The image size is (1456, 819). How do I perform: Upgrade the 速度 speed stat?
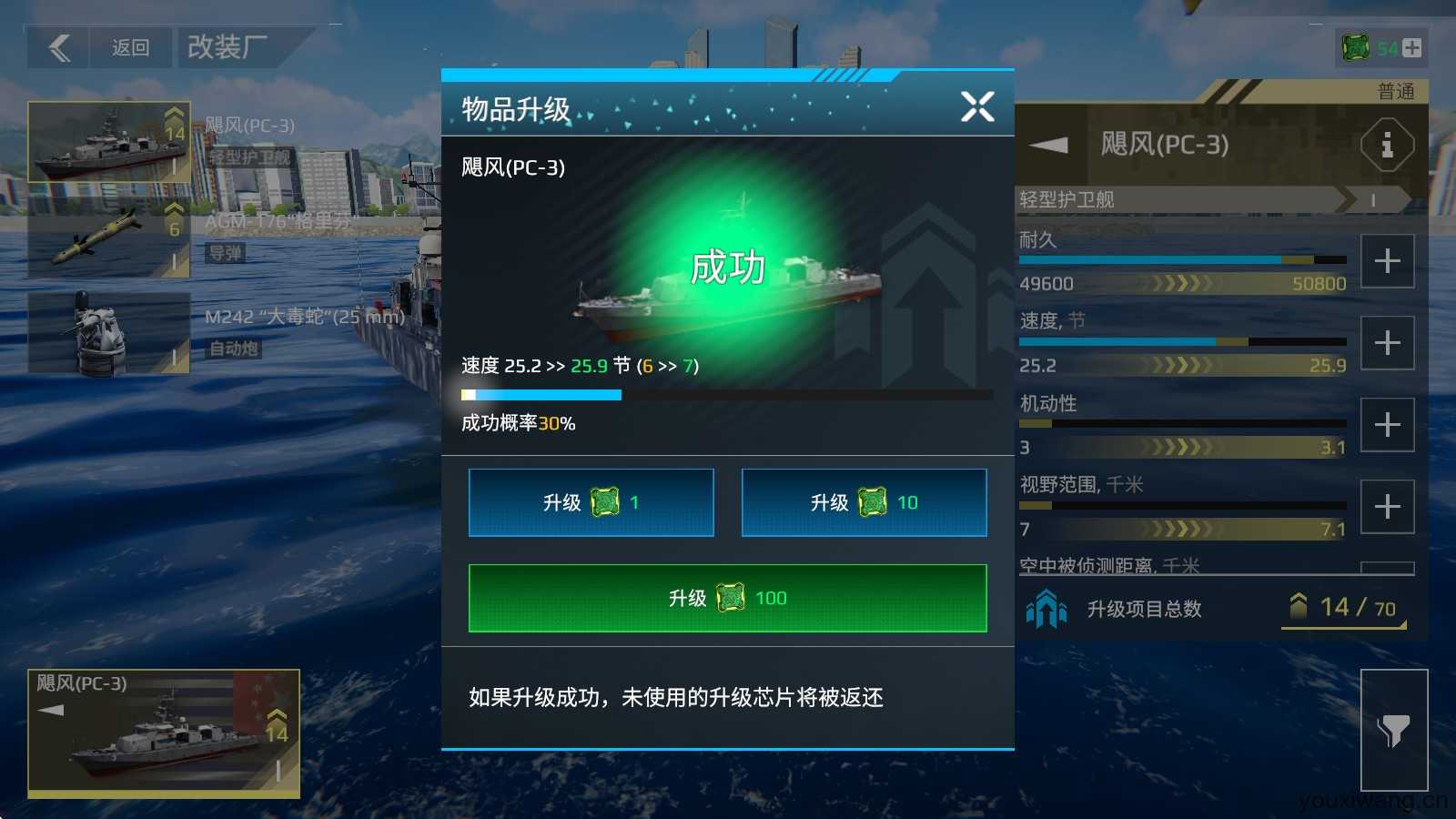coord(1387,343)
